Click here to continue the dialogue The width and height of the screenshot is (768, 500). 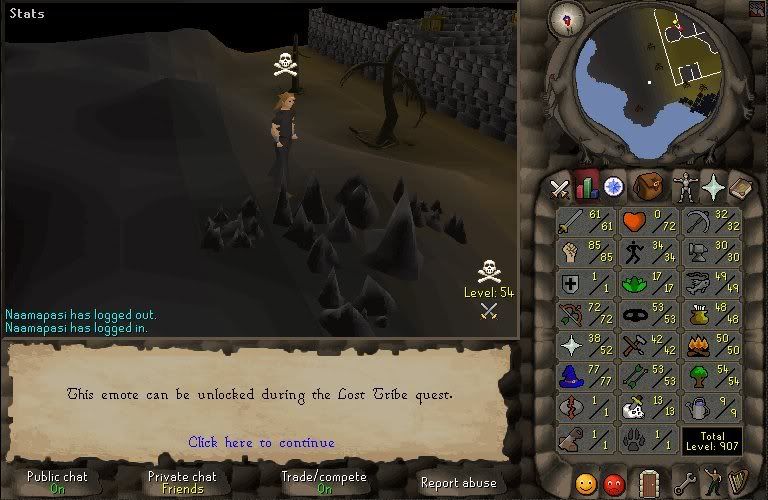point(261,442)
